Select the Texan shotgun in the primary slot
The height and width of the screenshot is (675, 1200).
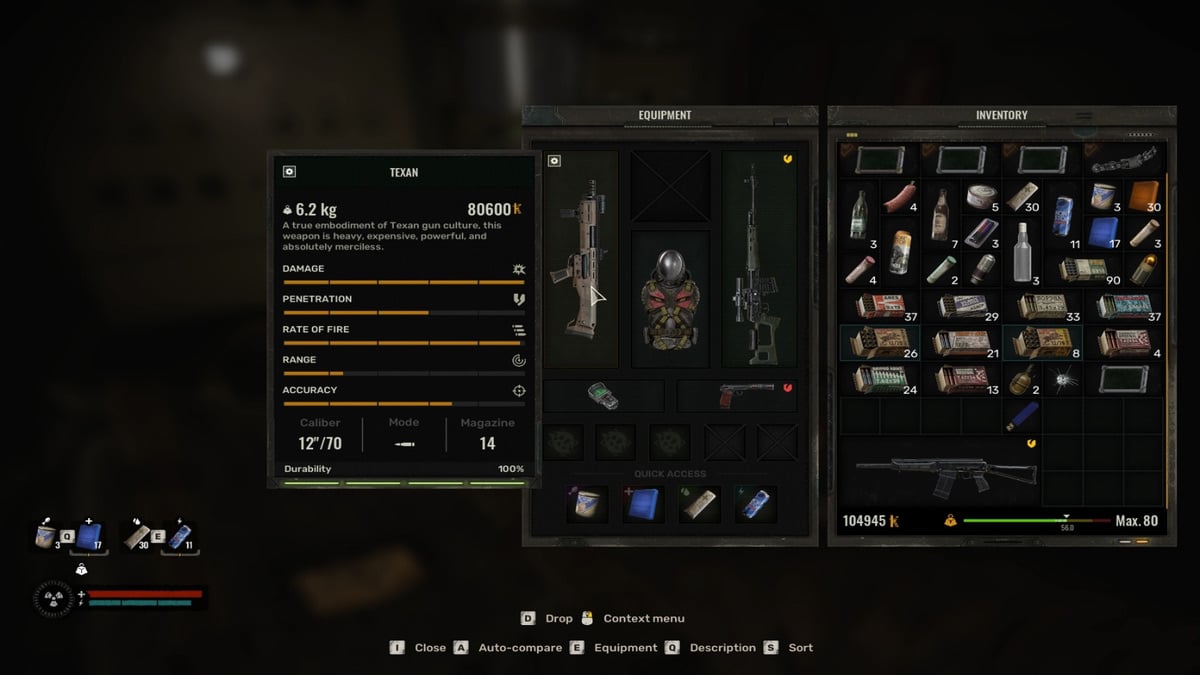(x=582, y=258)
